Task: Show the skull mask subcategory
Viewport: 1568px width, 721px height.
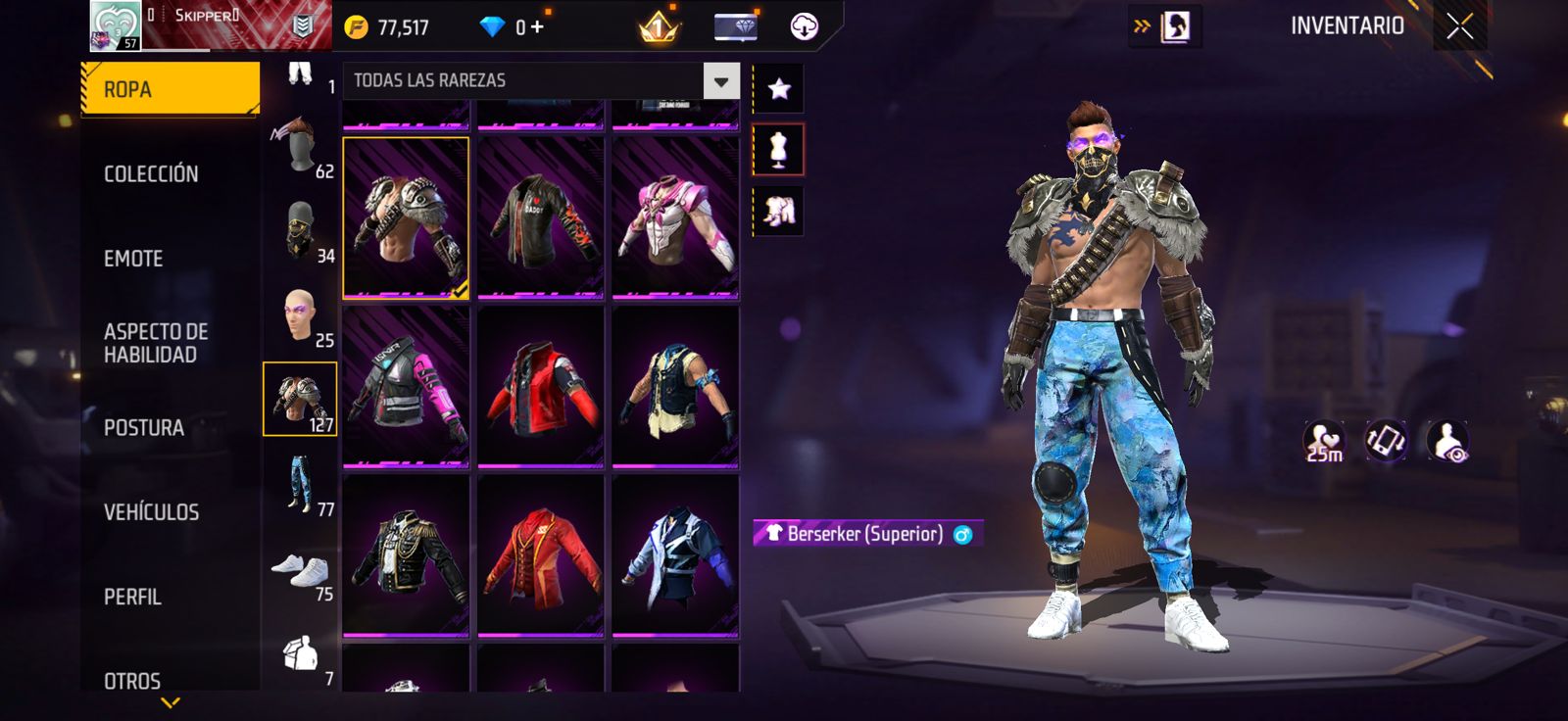Action: [300, 231]
